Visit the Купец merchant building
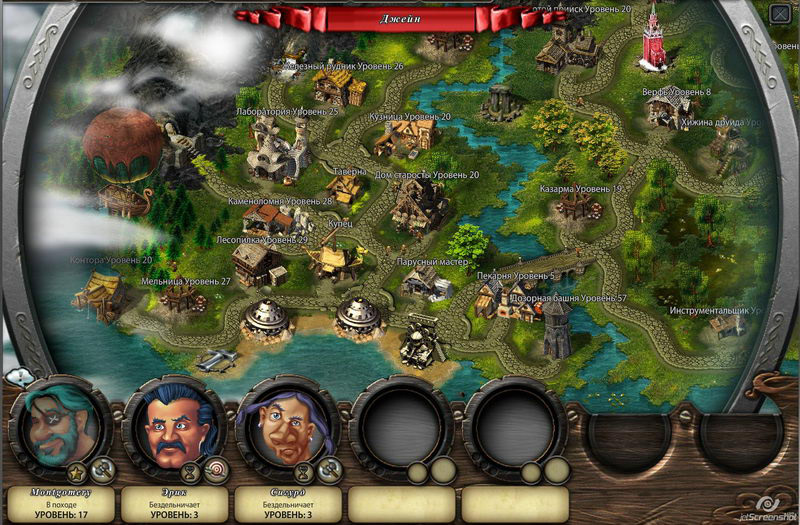Image resolution: width=800 pixels, height=525 pixels. (337, 257)
